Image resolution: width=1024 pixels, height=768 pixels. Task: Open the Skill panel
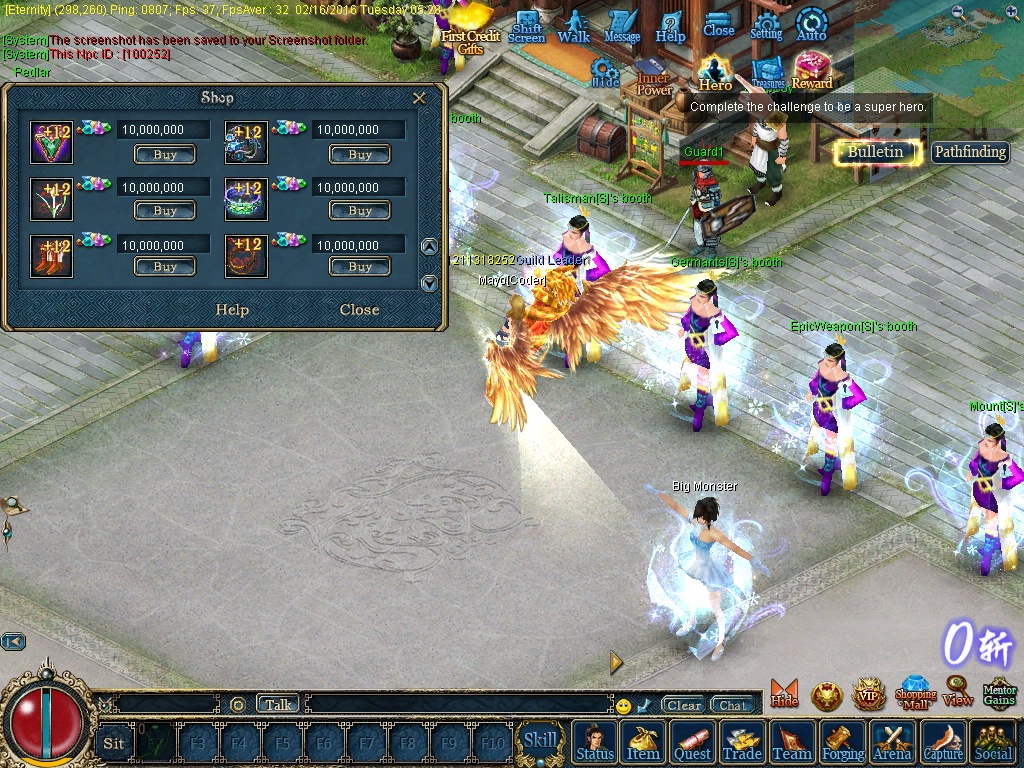(540, 741)
